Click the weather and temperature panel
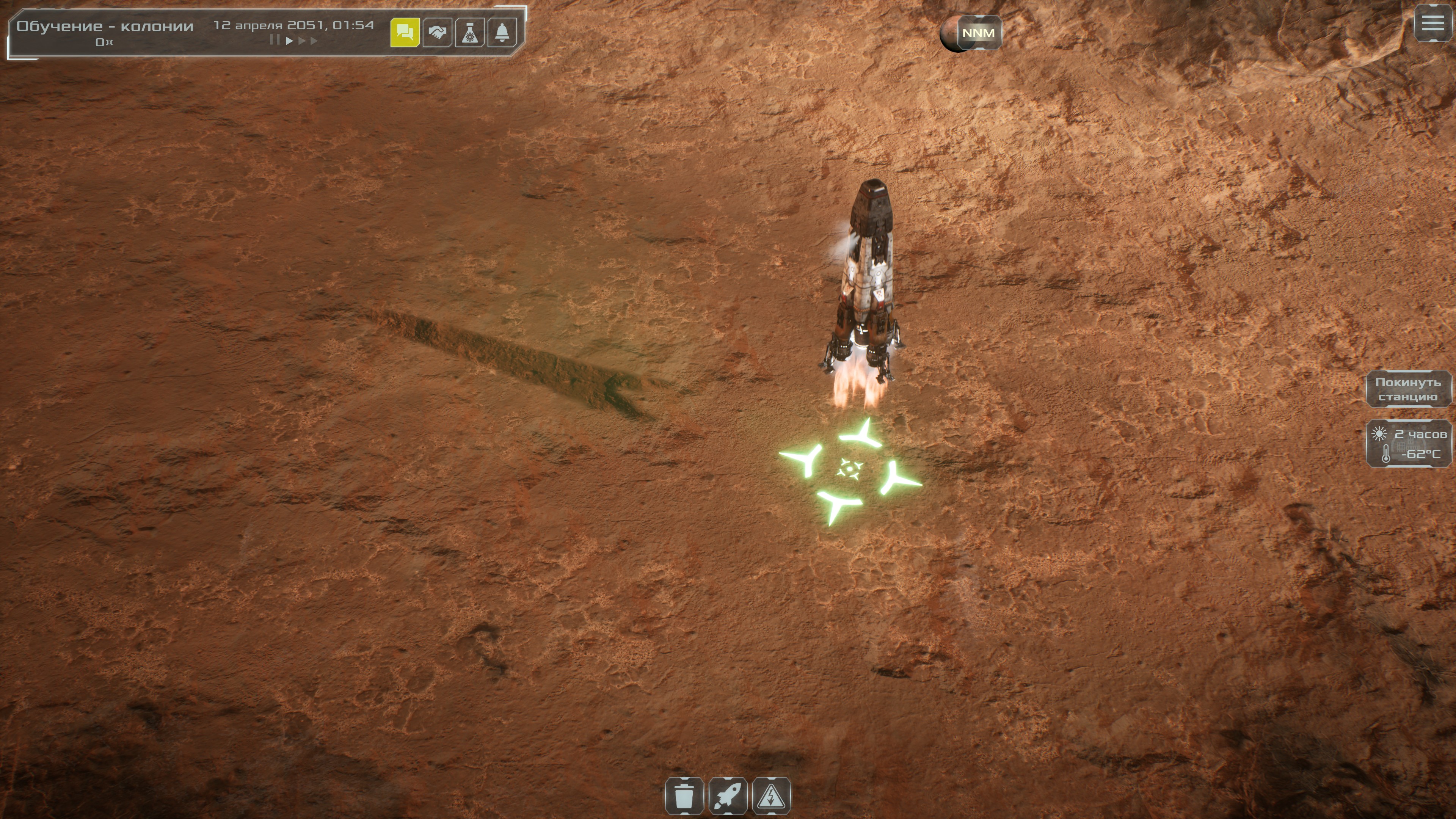Screen dimensions: 1456x819 (x=1408, y=444)
